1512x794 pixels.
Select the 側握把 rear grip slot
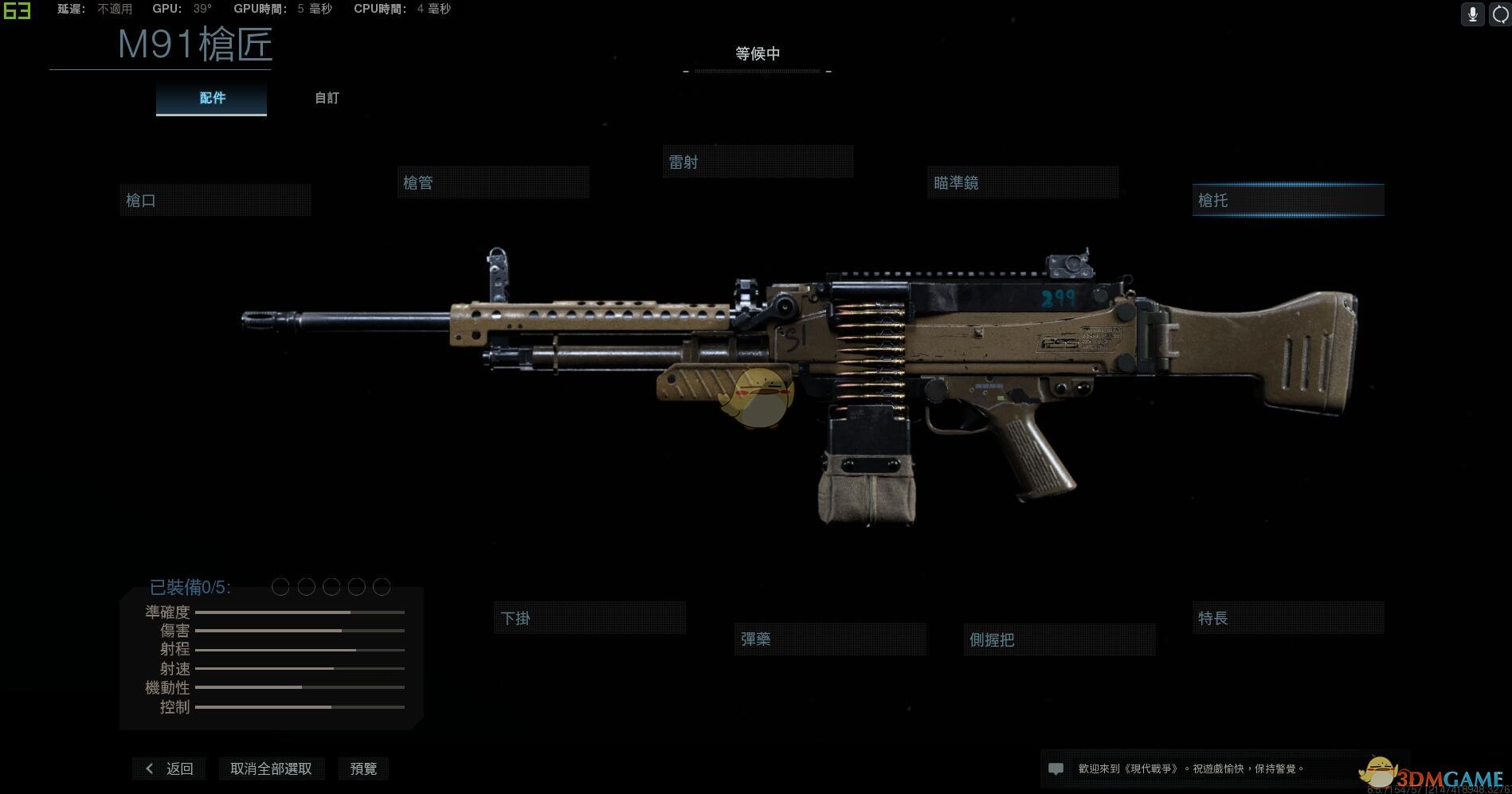click(x=1060, y=640)
